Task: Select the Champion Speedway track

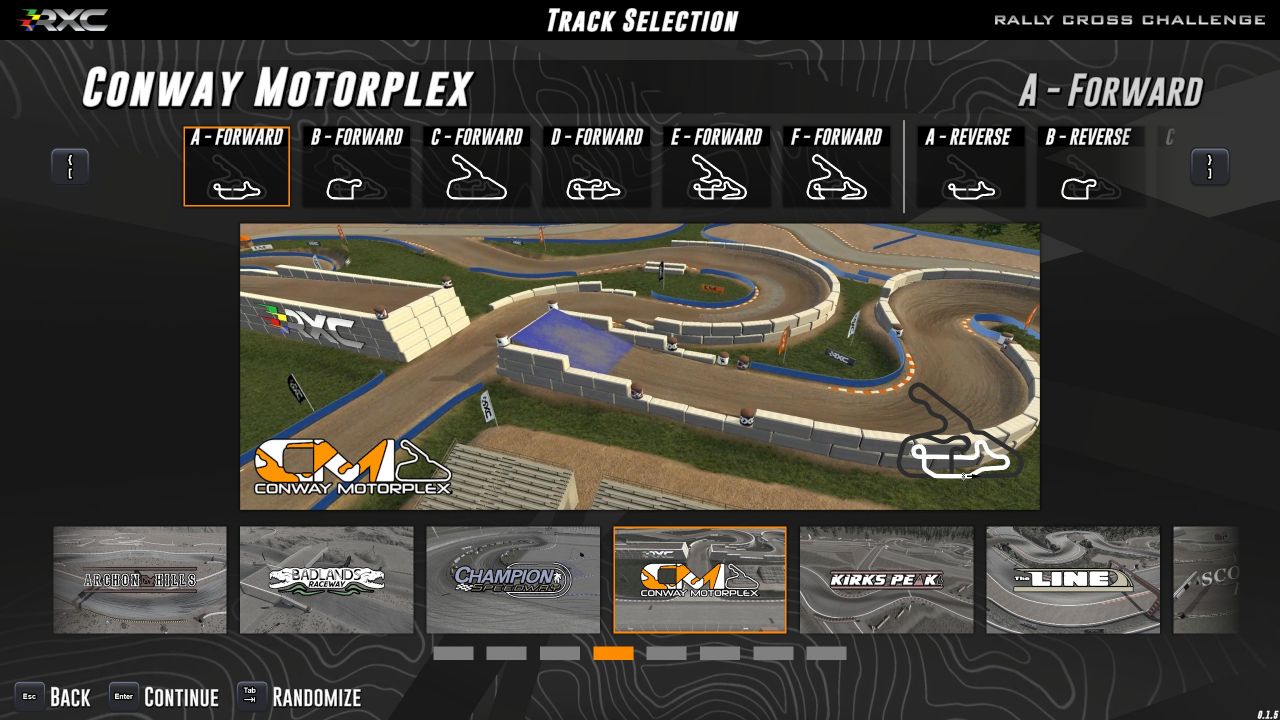Action: (513, 580)
